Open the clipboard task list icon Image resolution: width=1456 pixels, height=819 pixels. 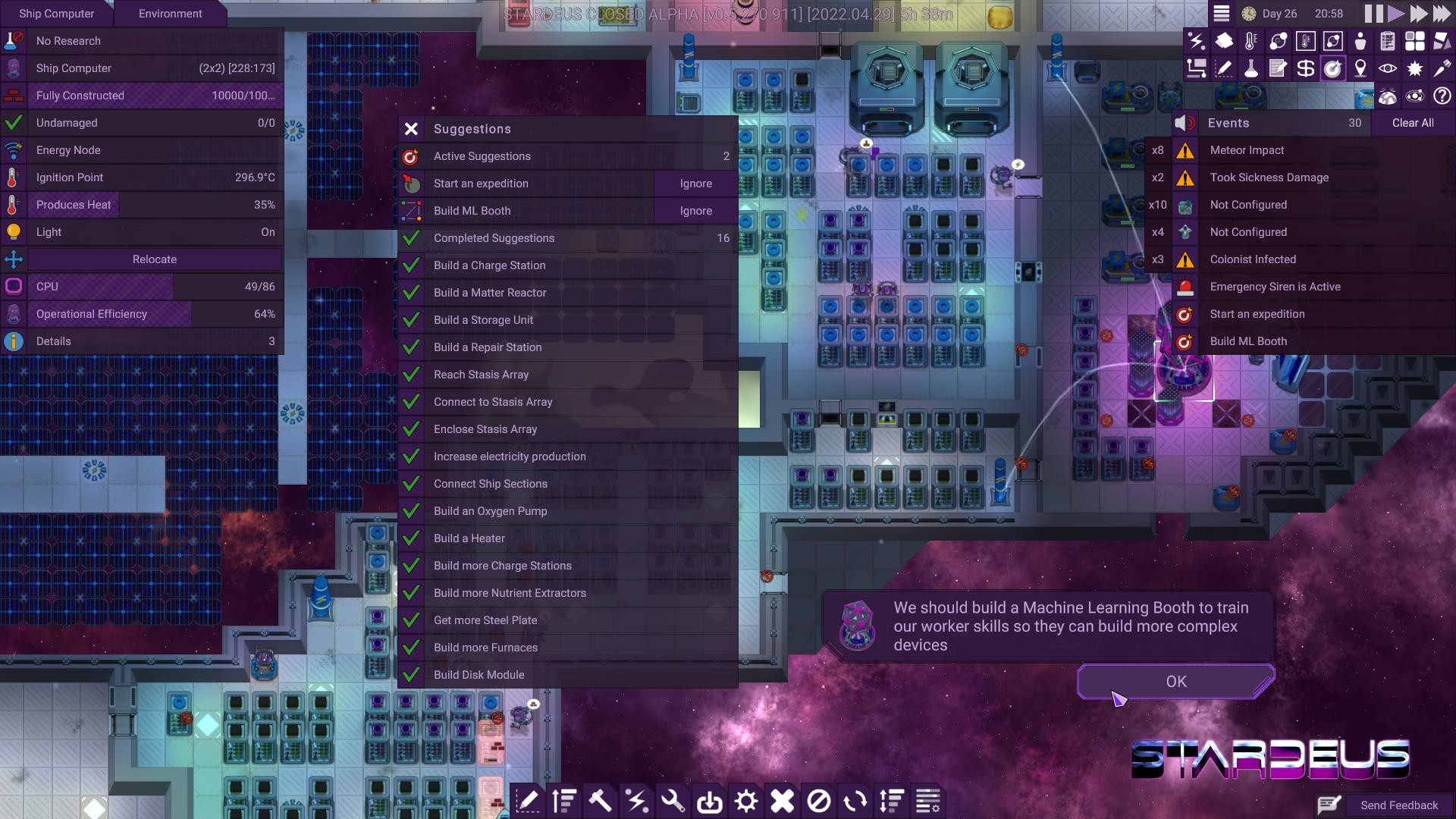[1389, 41]
